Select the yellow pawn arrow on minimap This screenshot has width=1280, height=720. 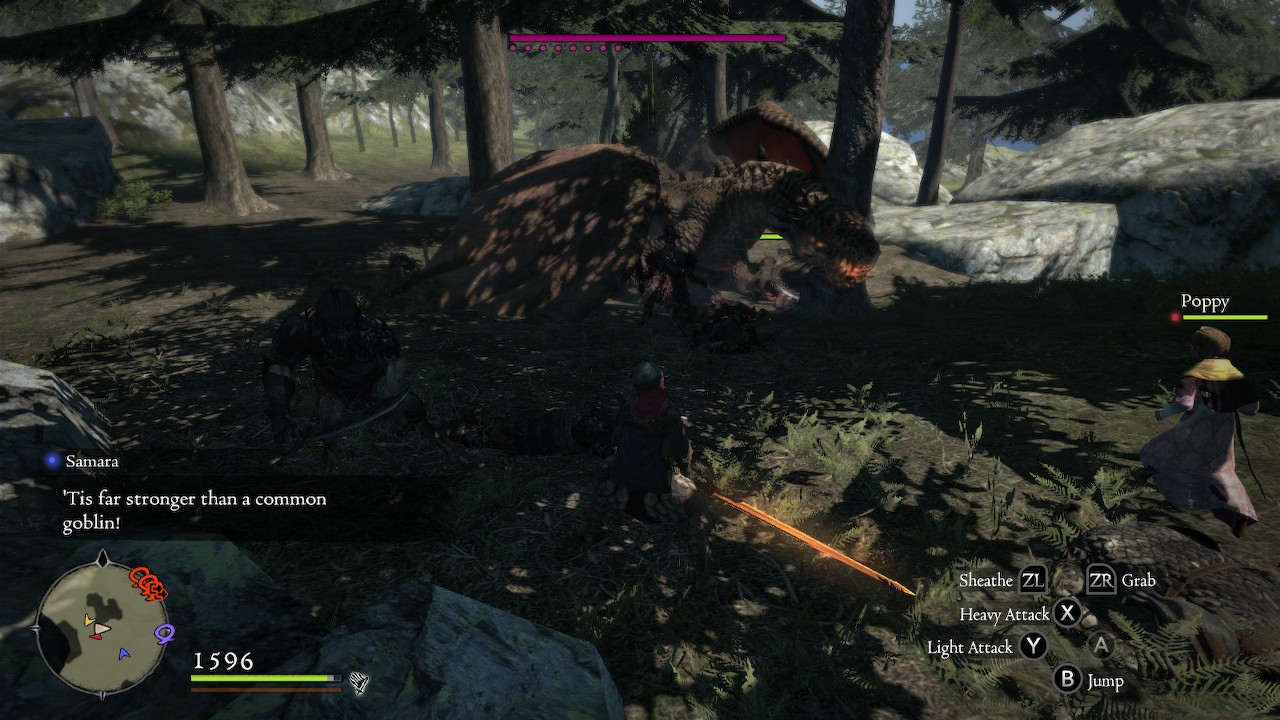(x=89, y=621)
